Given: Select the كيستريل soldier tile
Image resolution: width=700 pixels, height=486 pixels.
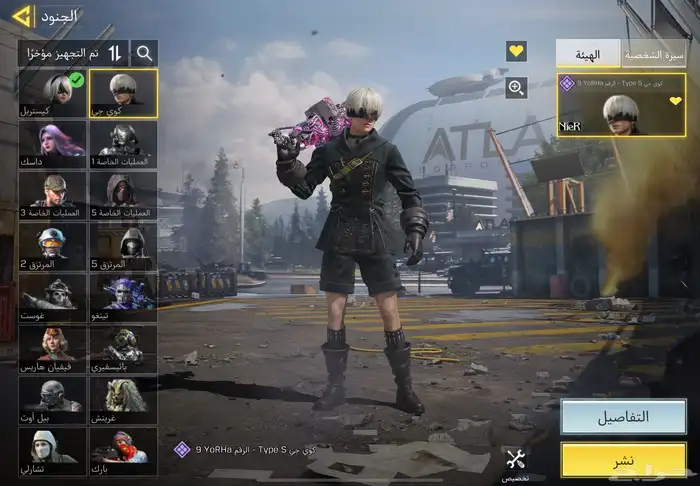Looking at the screenshot, I should pyautogui.click(x=52, y=93).
